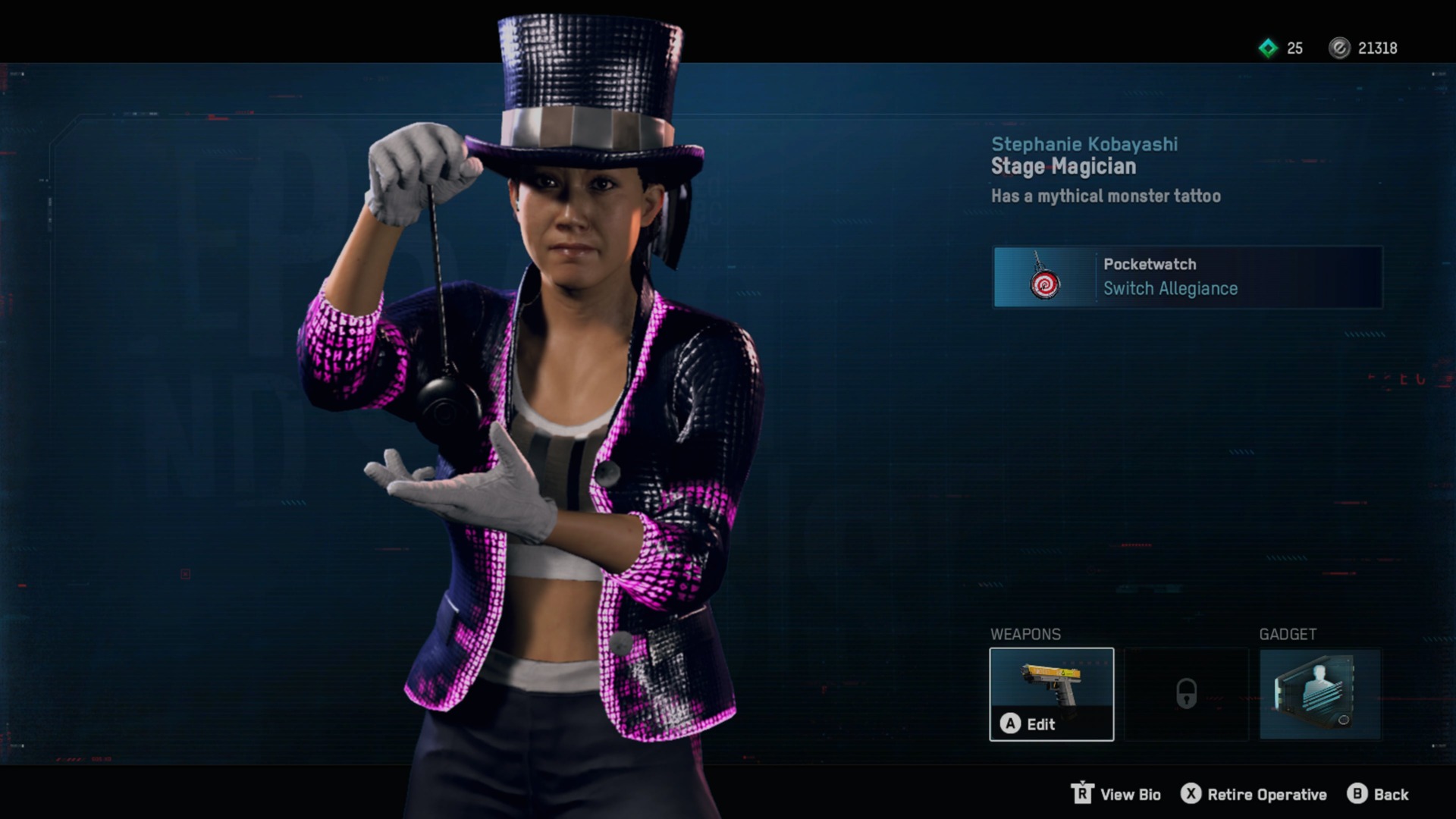Click the mythical monster tattoo trait line
Screen dimensions: 1456x819
[1106, 196]
